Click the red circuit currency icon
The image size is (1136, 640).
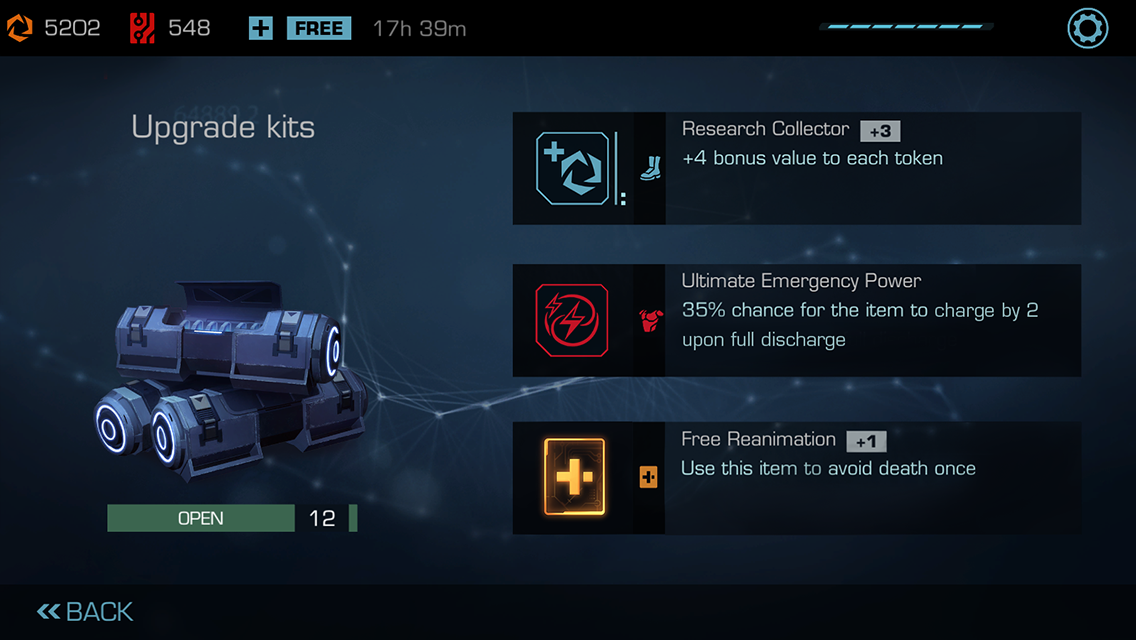tap(142, 29)
